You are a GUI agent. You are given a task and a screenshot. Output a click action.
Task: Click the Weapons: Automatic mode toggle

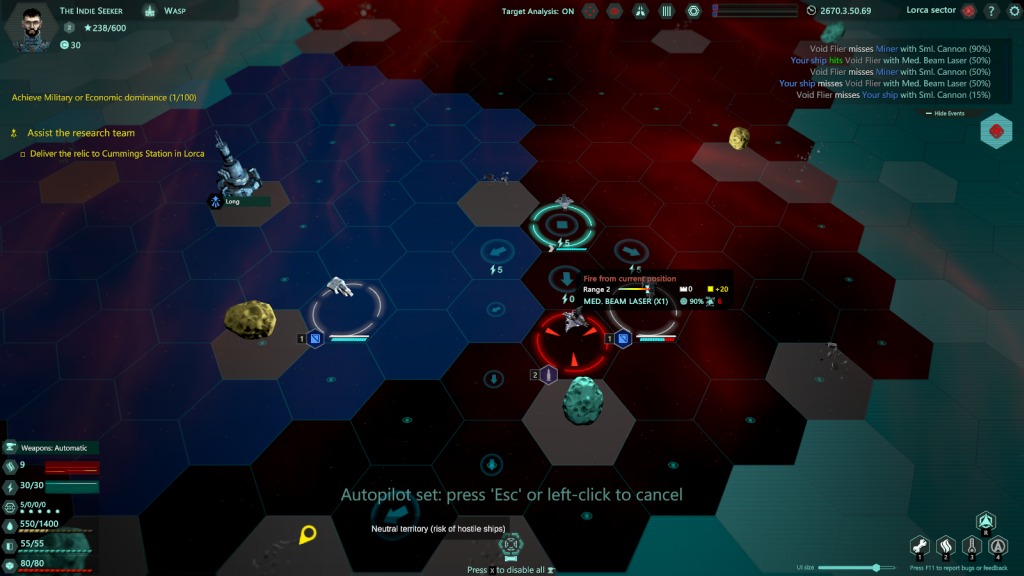click(x=58, y=448)
